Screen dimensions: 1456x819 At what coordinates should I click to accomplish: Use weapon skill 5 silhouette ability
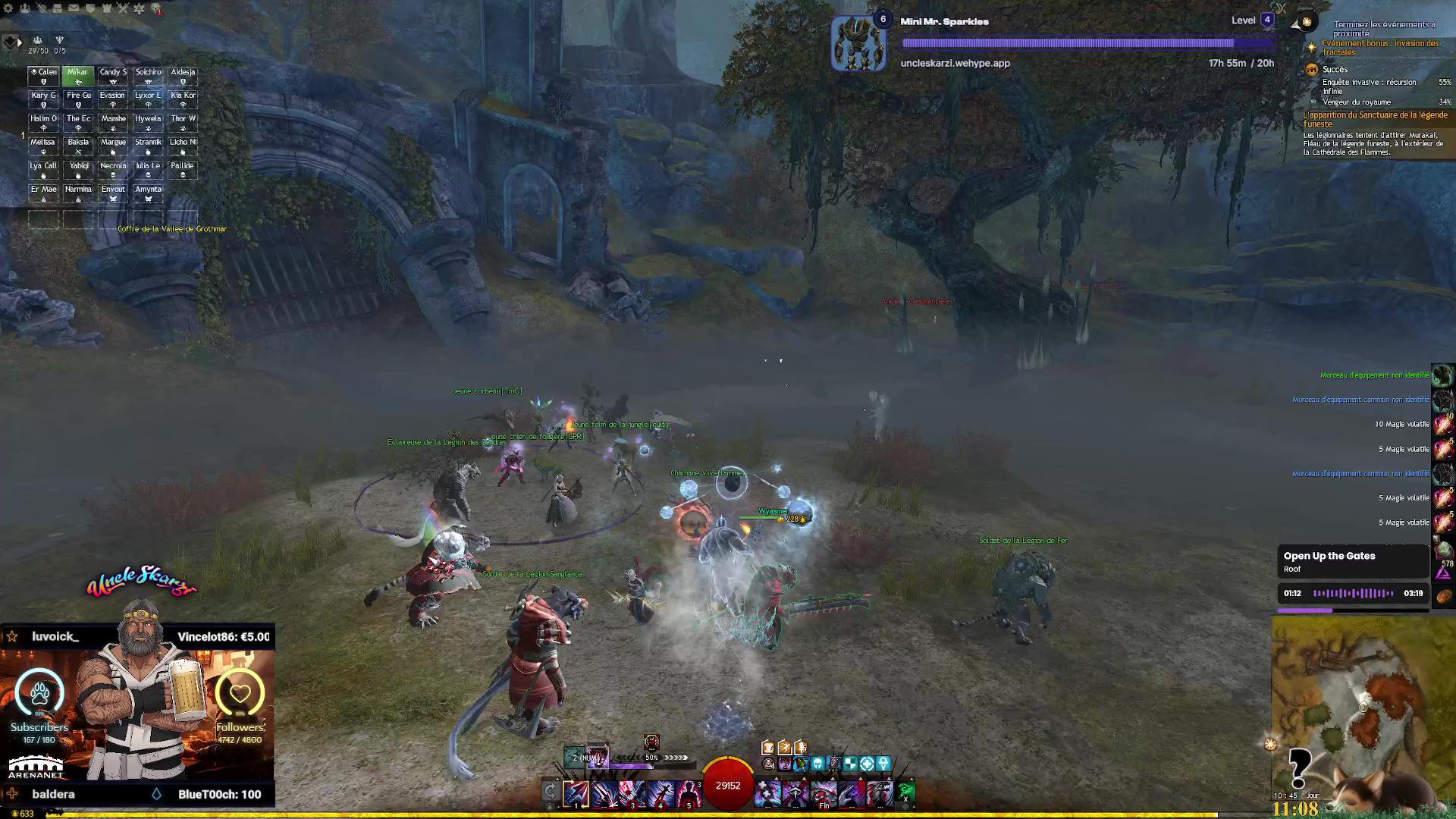pos(688,793)
